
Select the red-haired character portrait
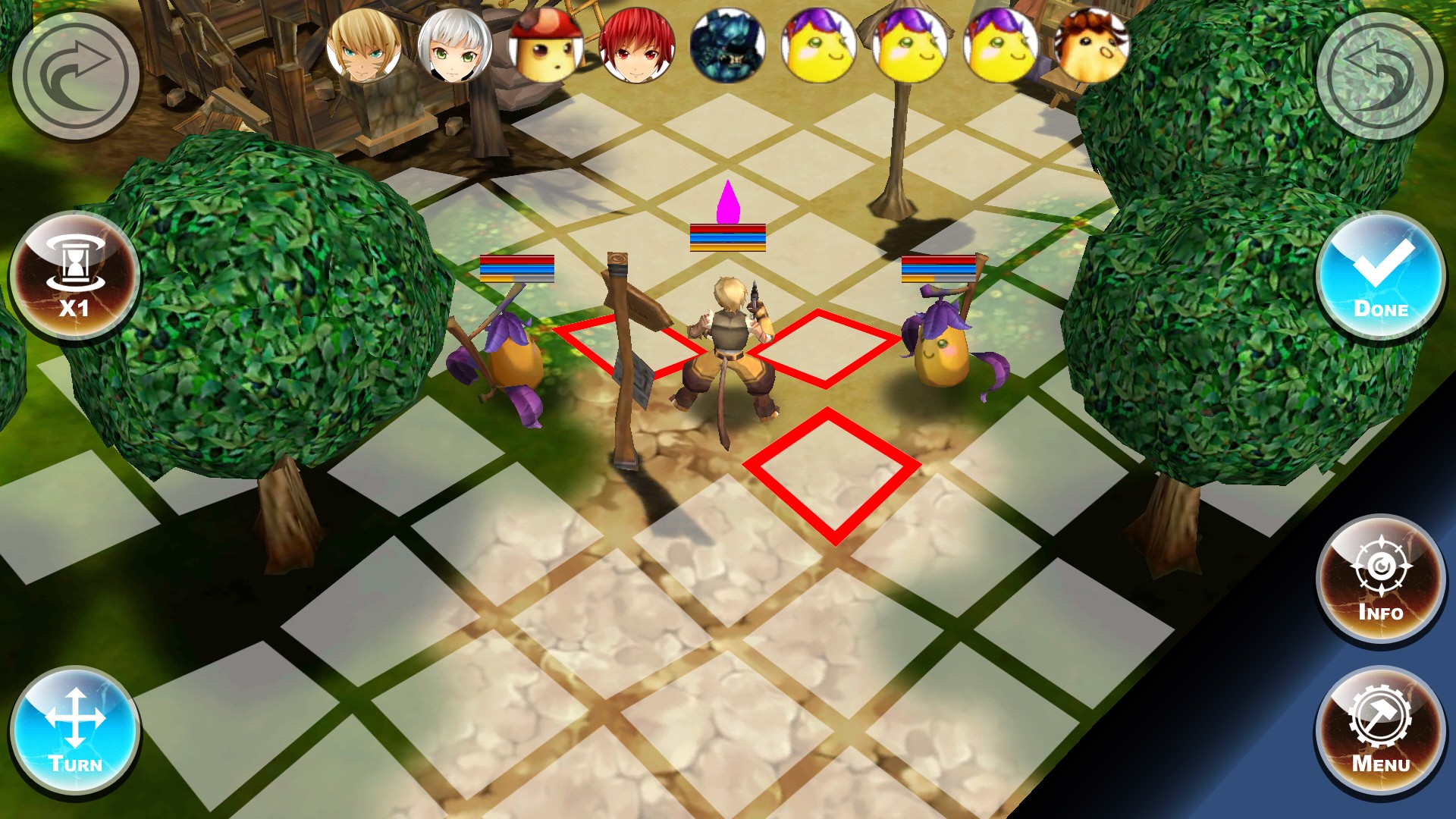click(637, 45)
